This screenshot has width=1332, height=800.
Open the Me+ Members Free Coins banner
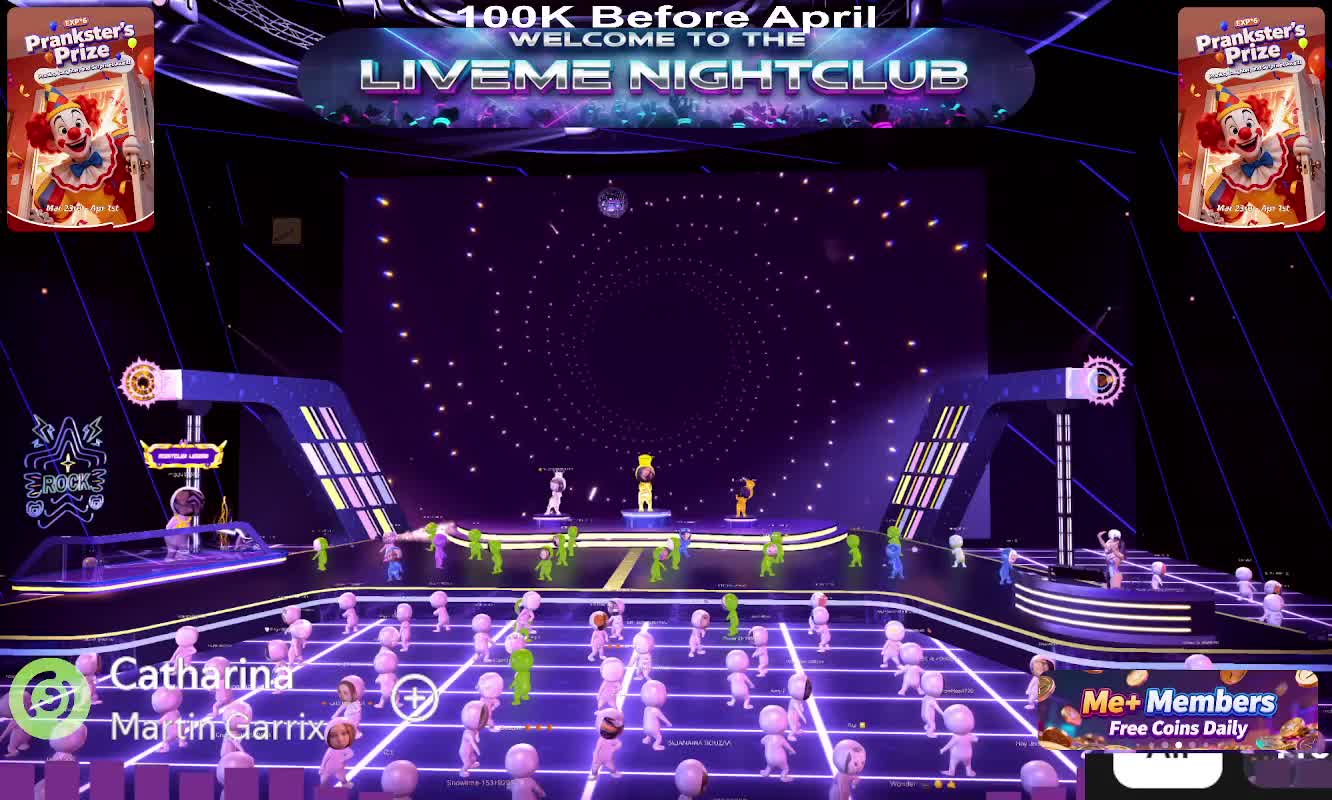(1177, 712)
